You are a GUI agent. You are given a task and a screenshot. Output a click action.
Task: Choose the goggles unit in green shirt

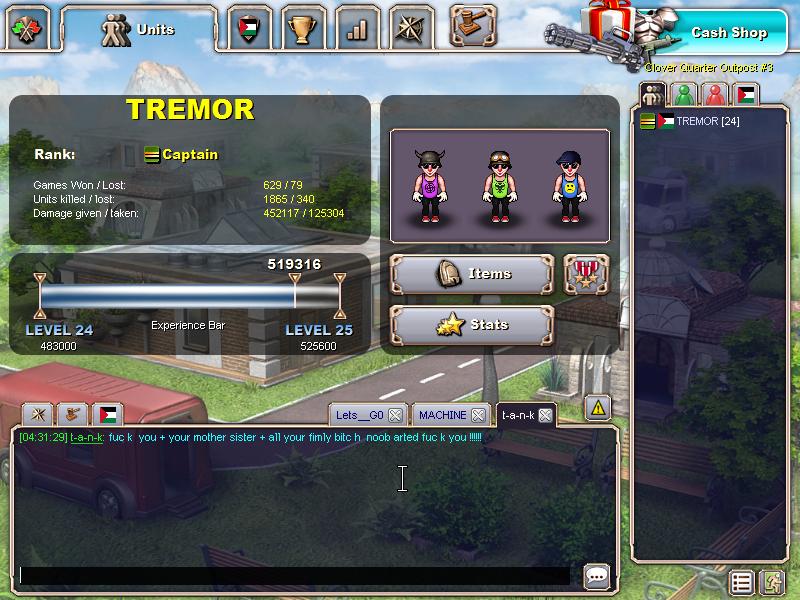tap(498, 186)
